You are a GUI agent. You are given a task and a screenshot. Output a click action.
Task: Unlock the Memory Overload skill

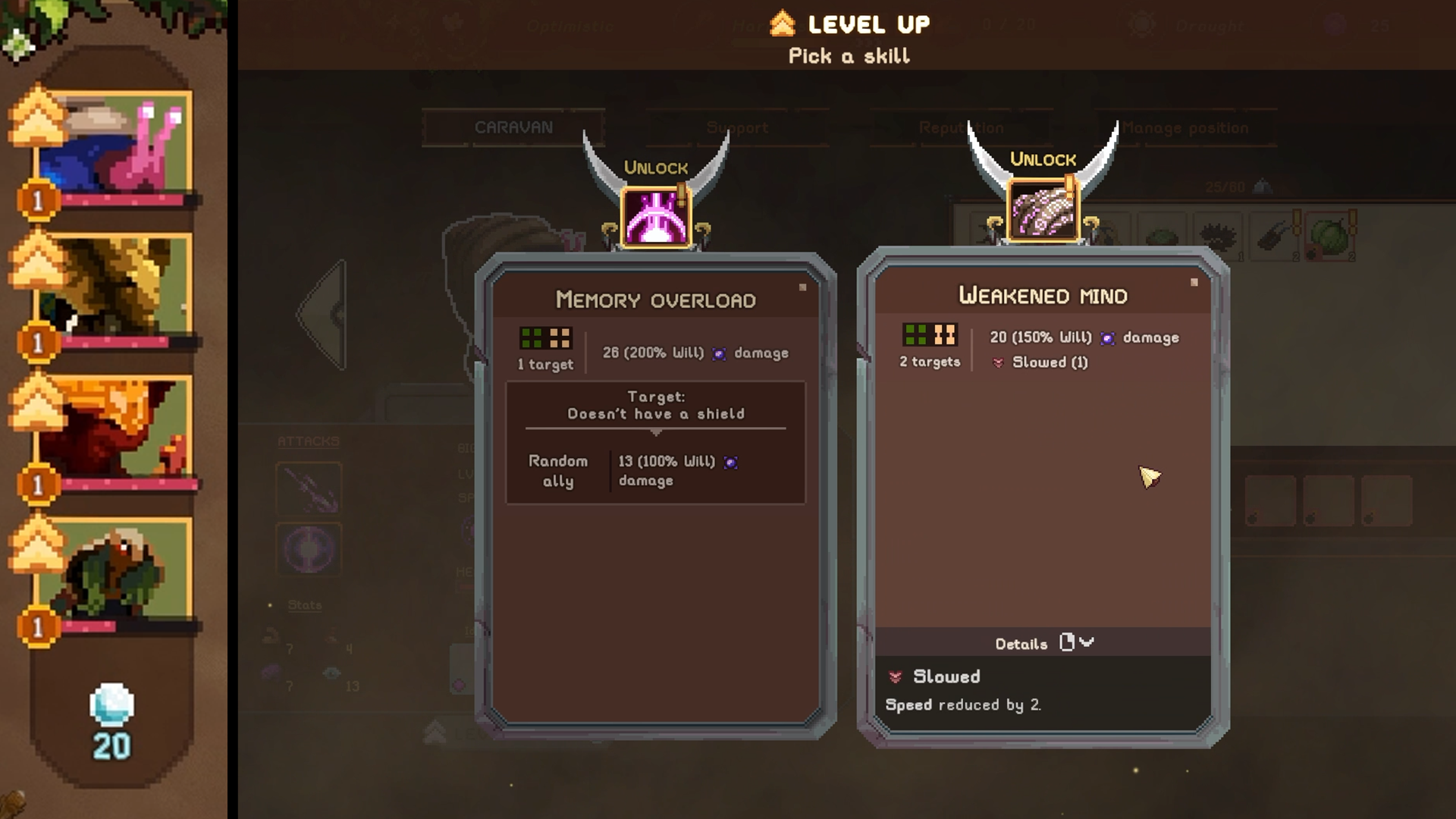click(x=656, y=168)
